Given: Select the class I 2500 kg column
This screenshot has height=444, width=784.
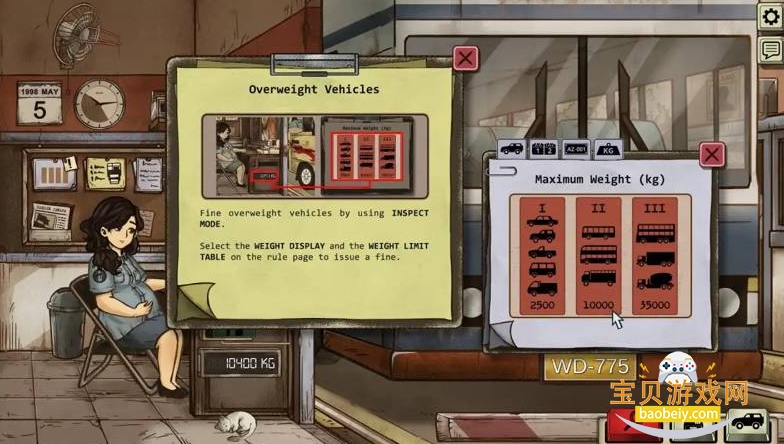Looking at the screenshot, I should 542,254.
